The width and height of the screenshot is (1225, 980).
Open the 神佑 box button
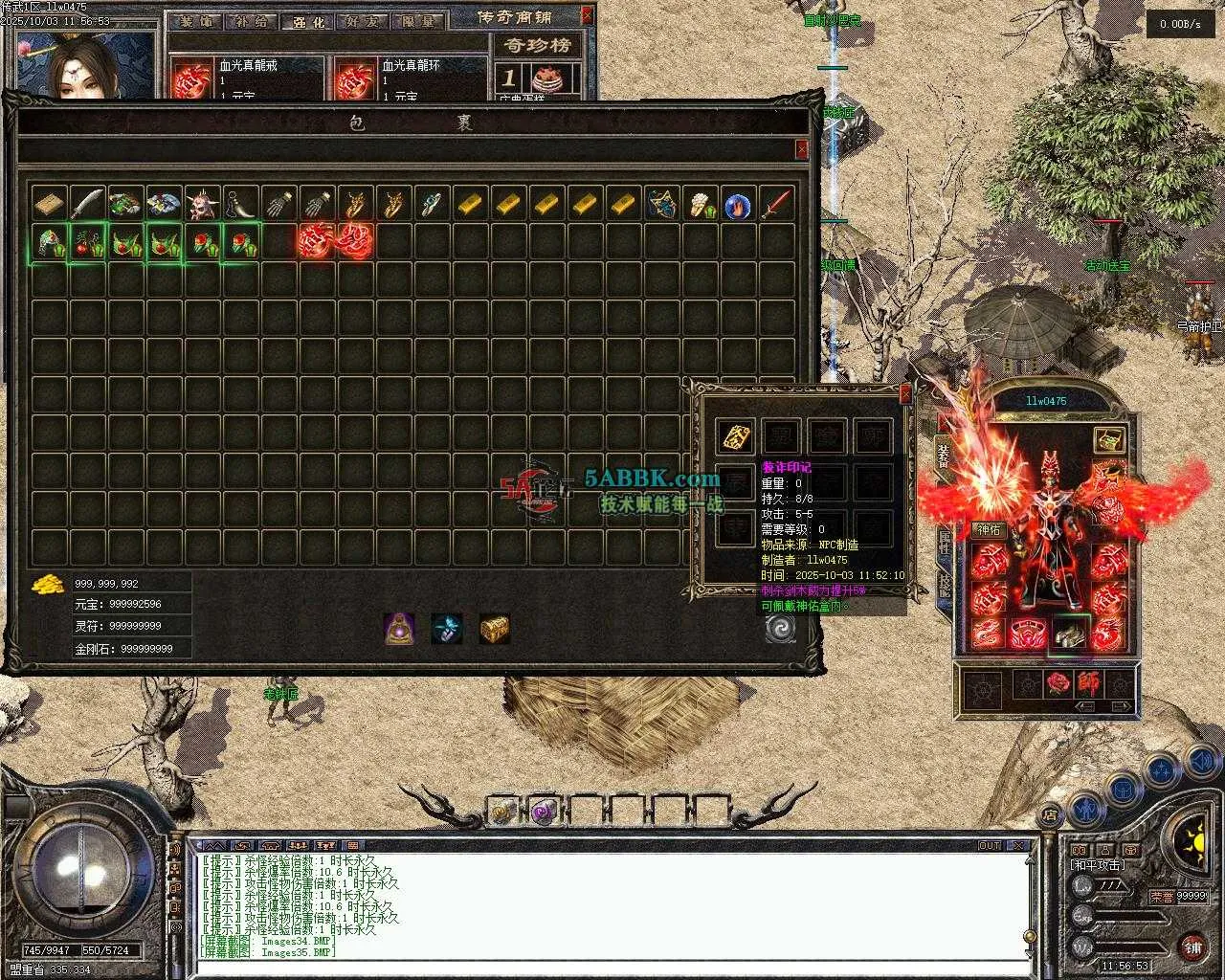(x=988, y=529)
